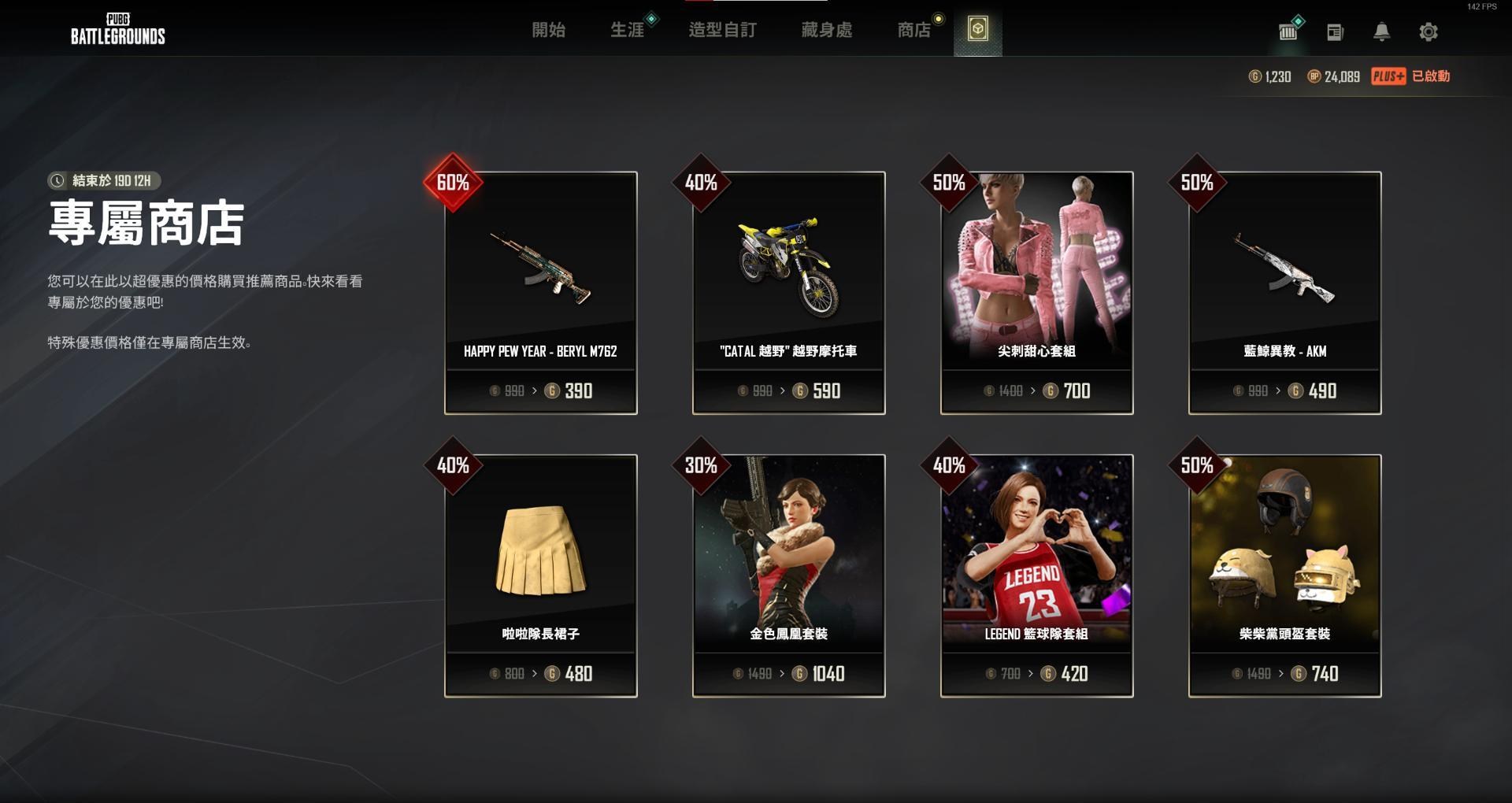Open the settings gear
The width and height of the screenshot is (1512, 803).
1429,32
